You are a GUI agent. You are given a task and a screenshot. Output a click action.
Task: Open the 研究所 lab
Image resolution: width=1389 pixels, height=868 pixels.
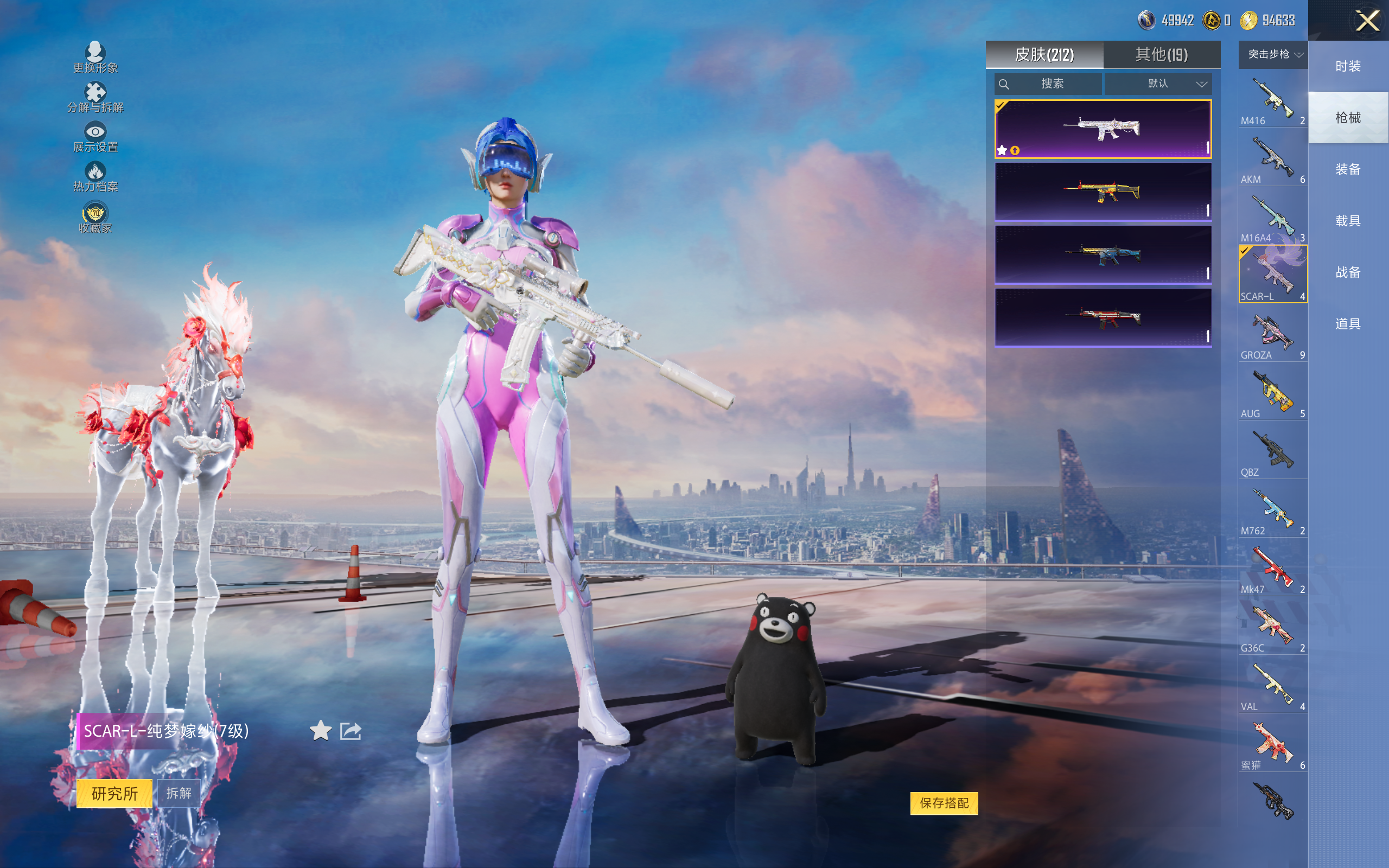[114, 793]
